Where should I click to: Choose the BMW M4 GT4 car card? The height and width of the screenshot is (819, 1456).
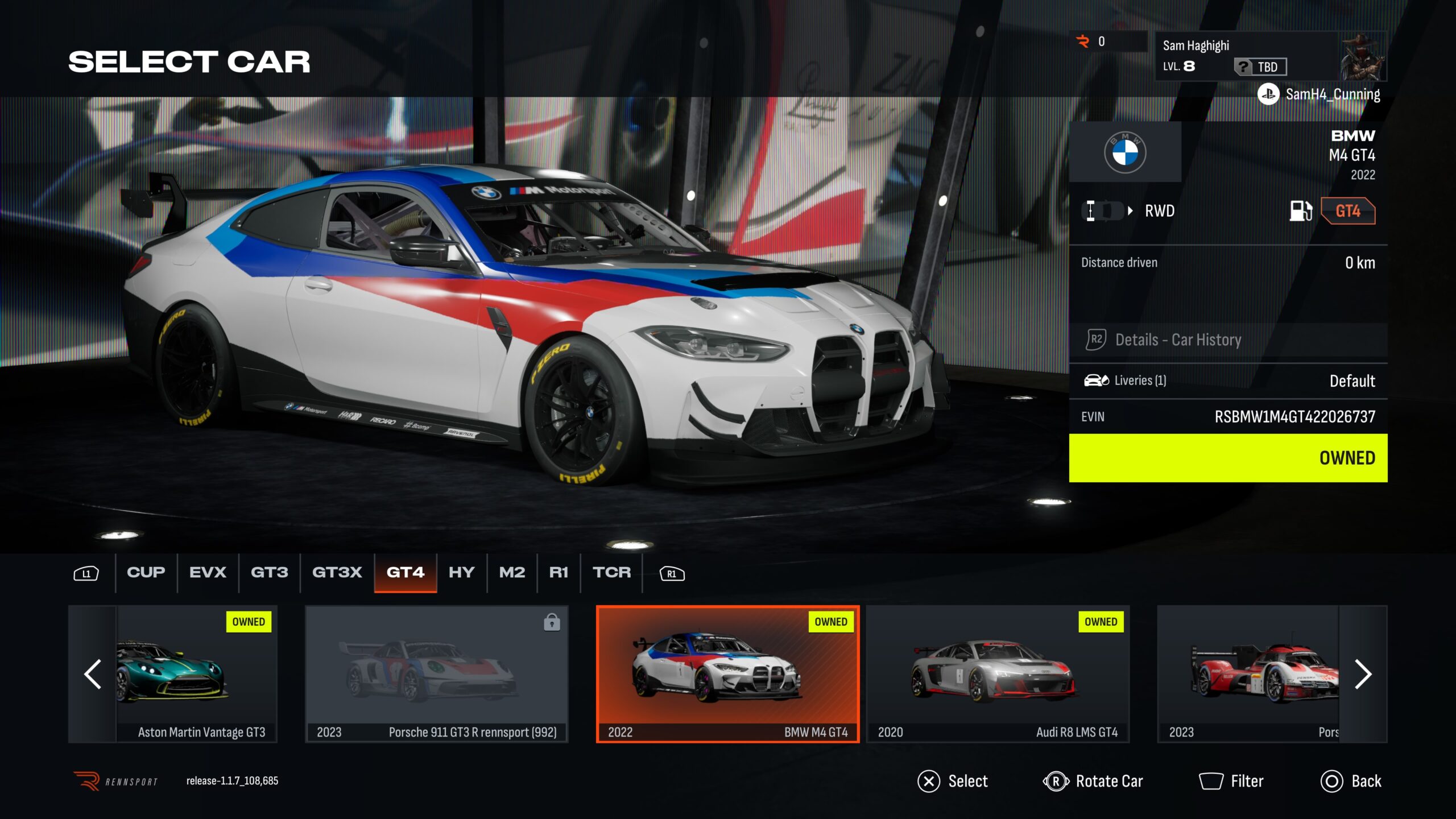pyautogui.click(x=727, y=674)
